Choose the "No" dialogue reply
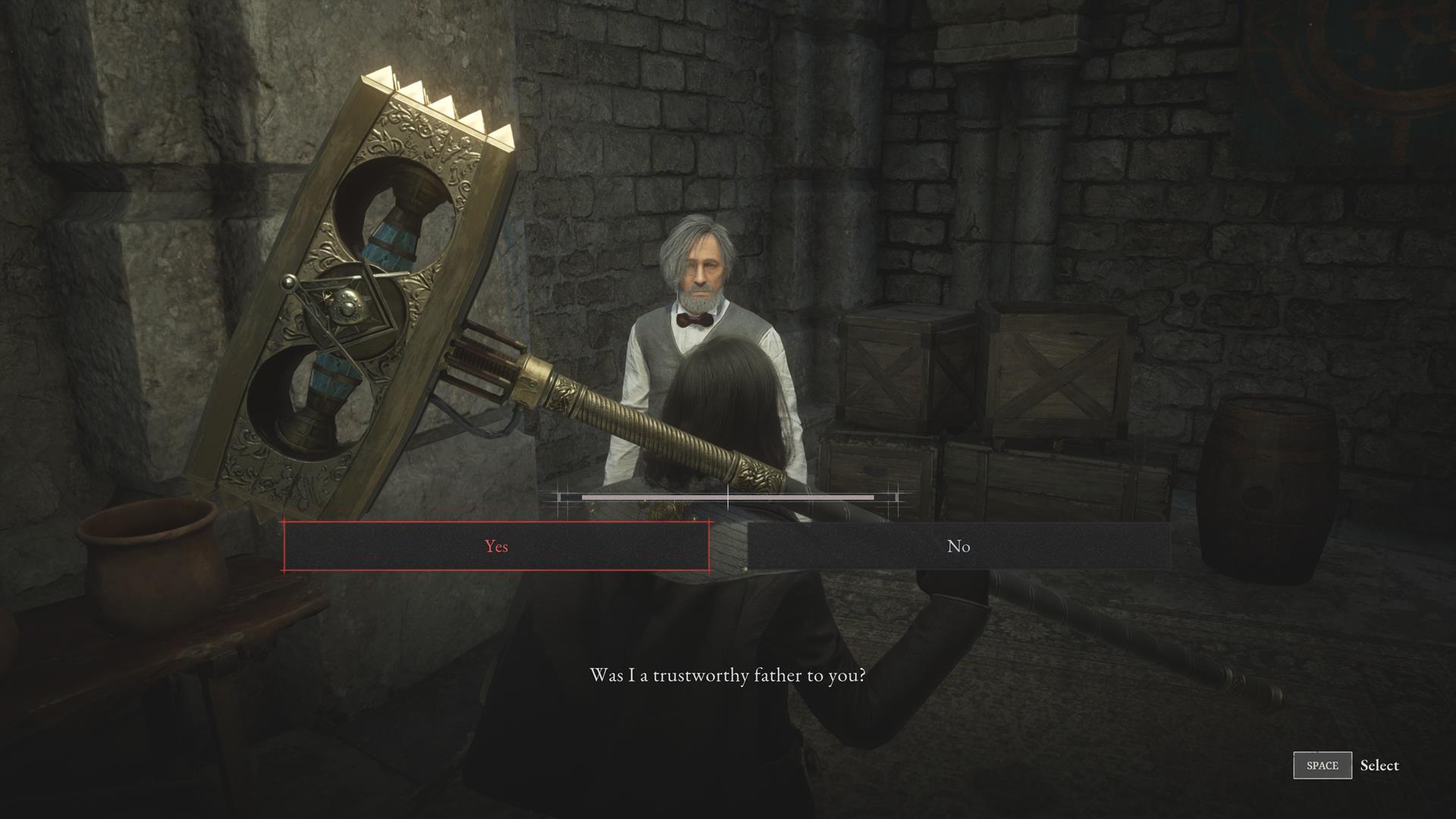Viewport: 1456px width, 819px height. coord(959,546)
